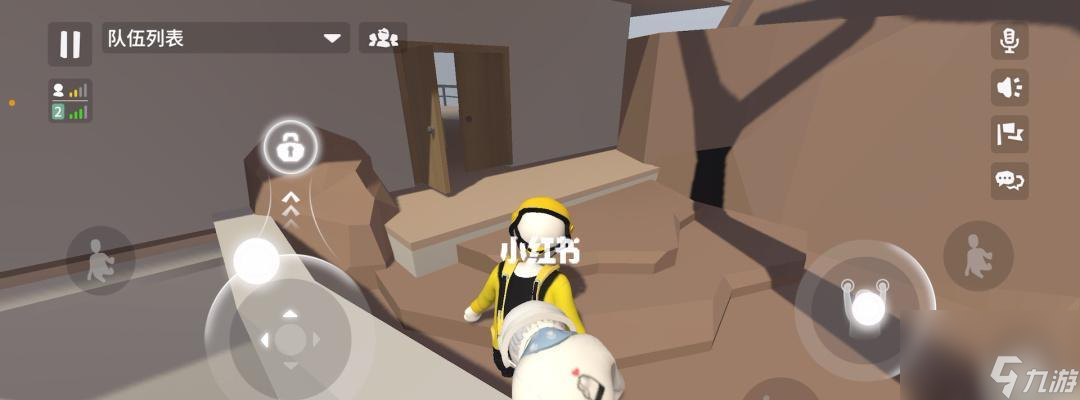Tap the movement joystick center
Viewport: 1080px width, 400px height.
click(289, 338)
